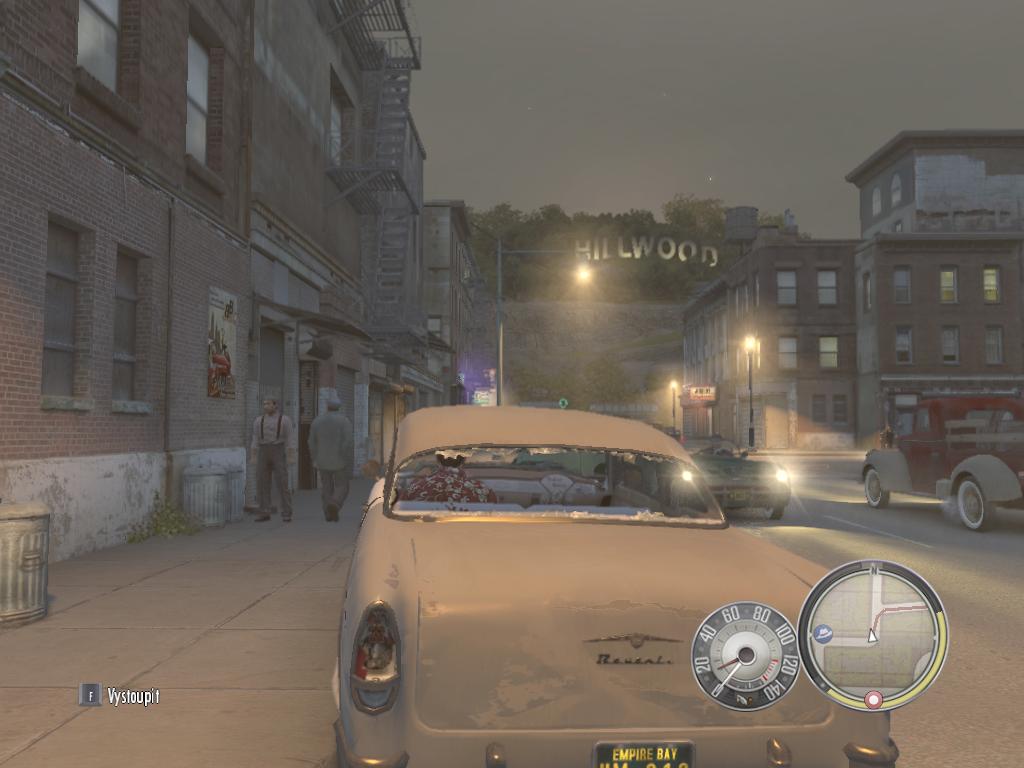Click the white player arrow on minimap
The image size is (1024, 768).
coord(872,635)
